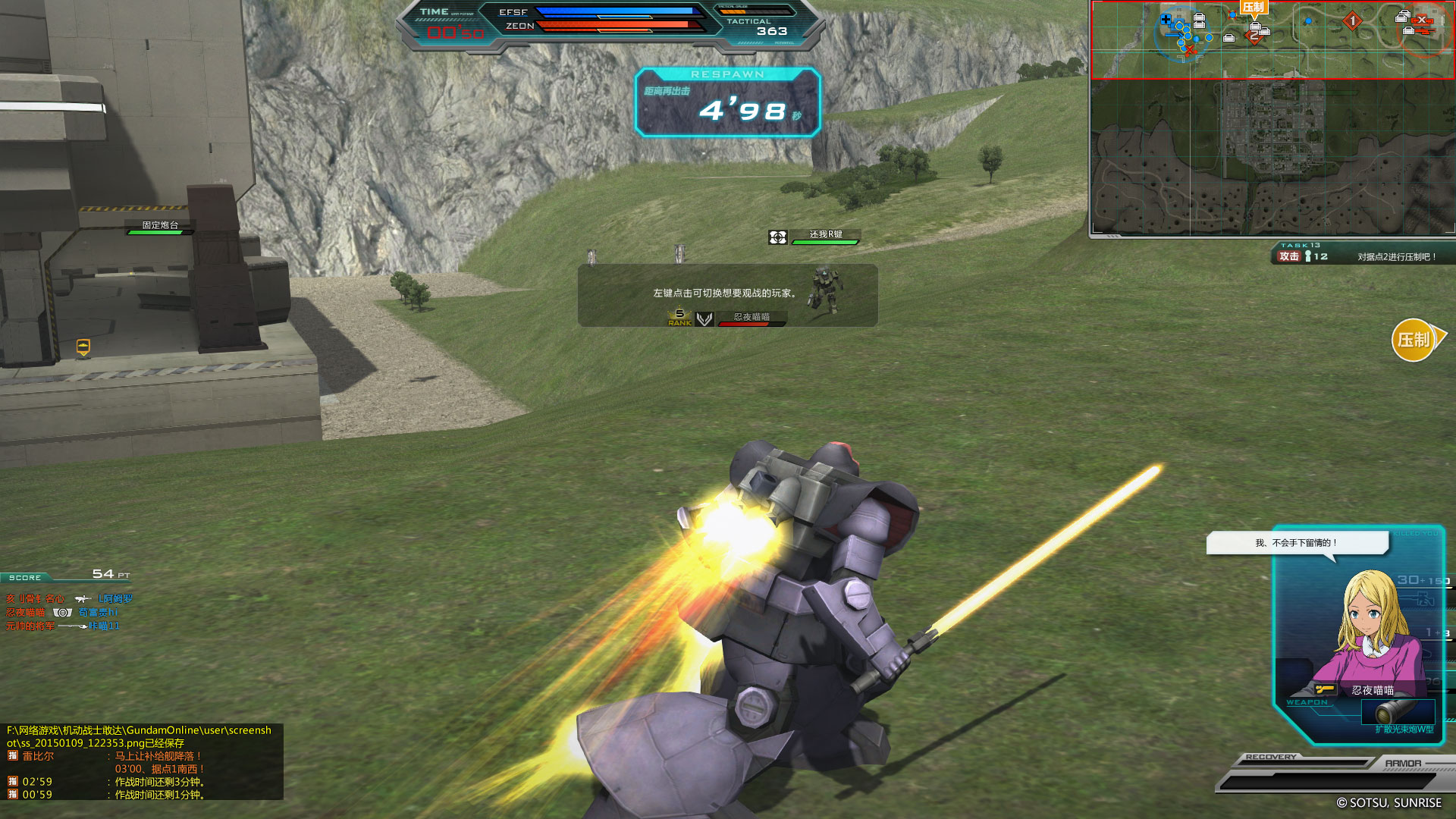
Task: Select the 扩散光束炮W型 weapon icon
Action: click(1397, 713)
